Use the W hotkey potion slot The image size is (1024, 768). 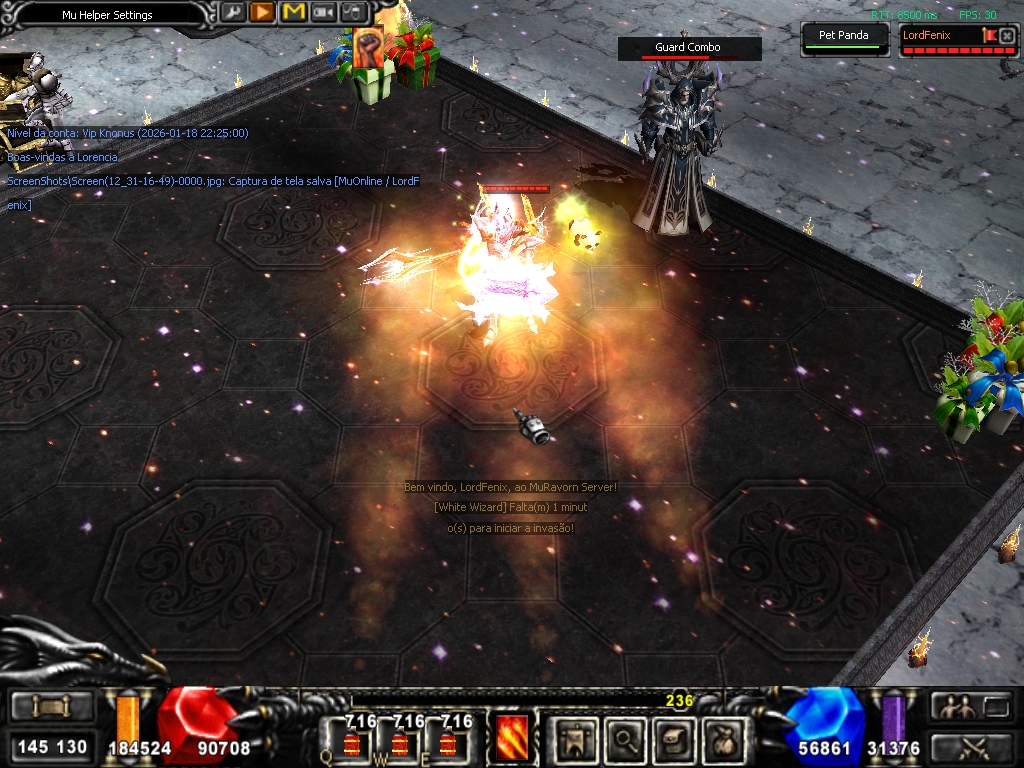tap(399, 741)
